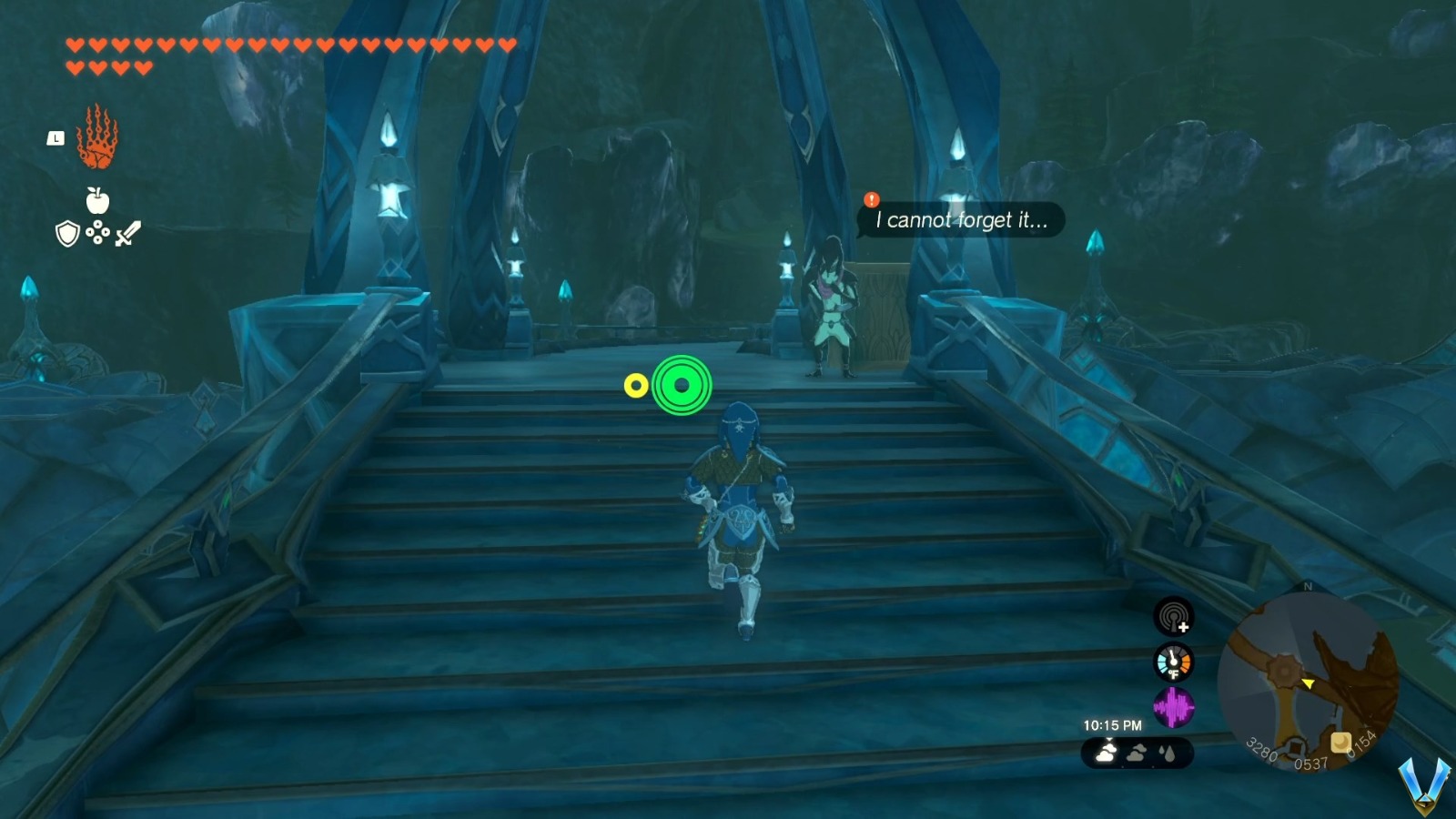Click the rain droplets forecast symbol
Viewport: 1456px width, 819px height.
1167,753
